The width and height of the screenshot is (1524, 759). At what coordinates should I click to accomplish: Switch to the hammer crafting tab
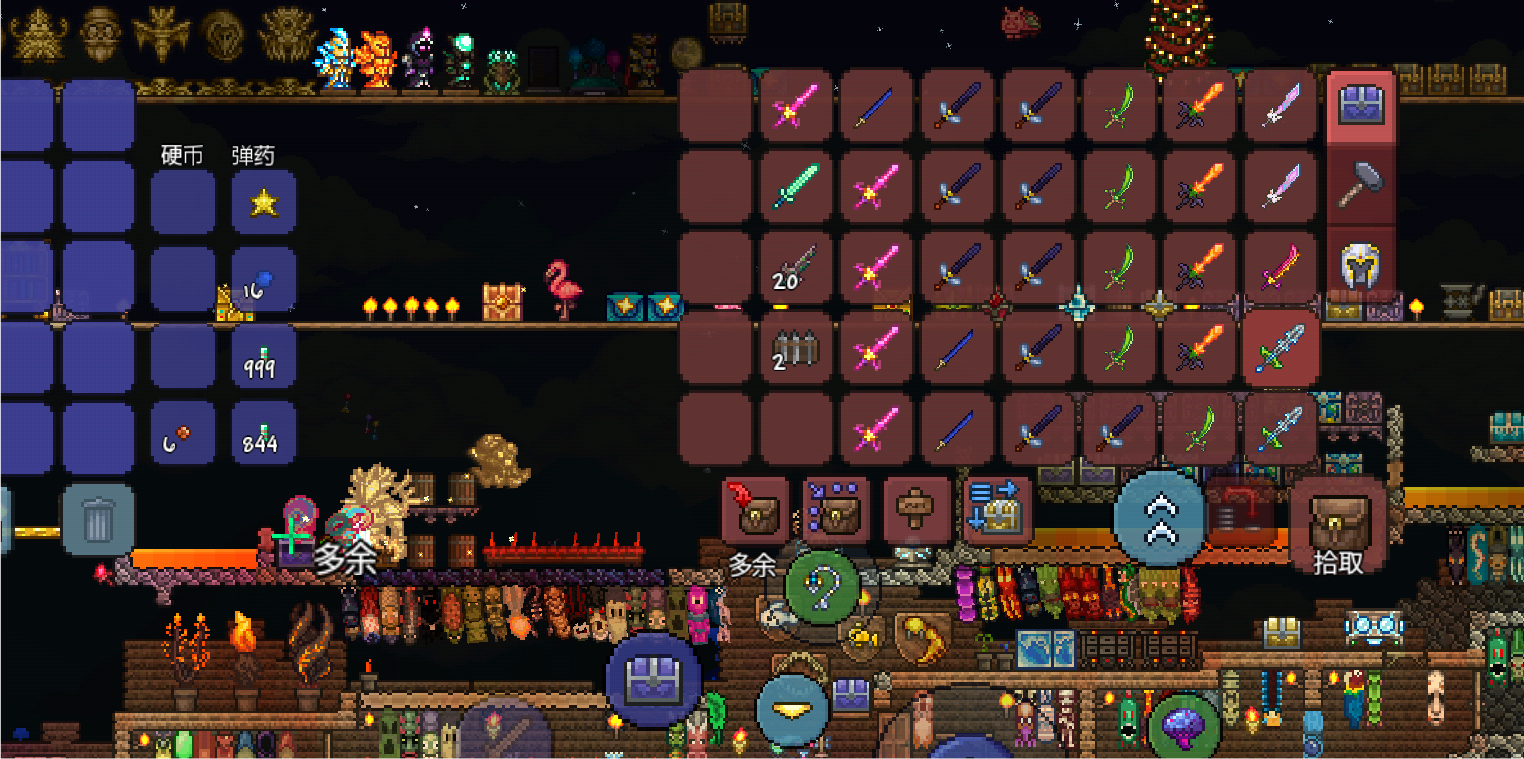[1361, 185]
